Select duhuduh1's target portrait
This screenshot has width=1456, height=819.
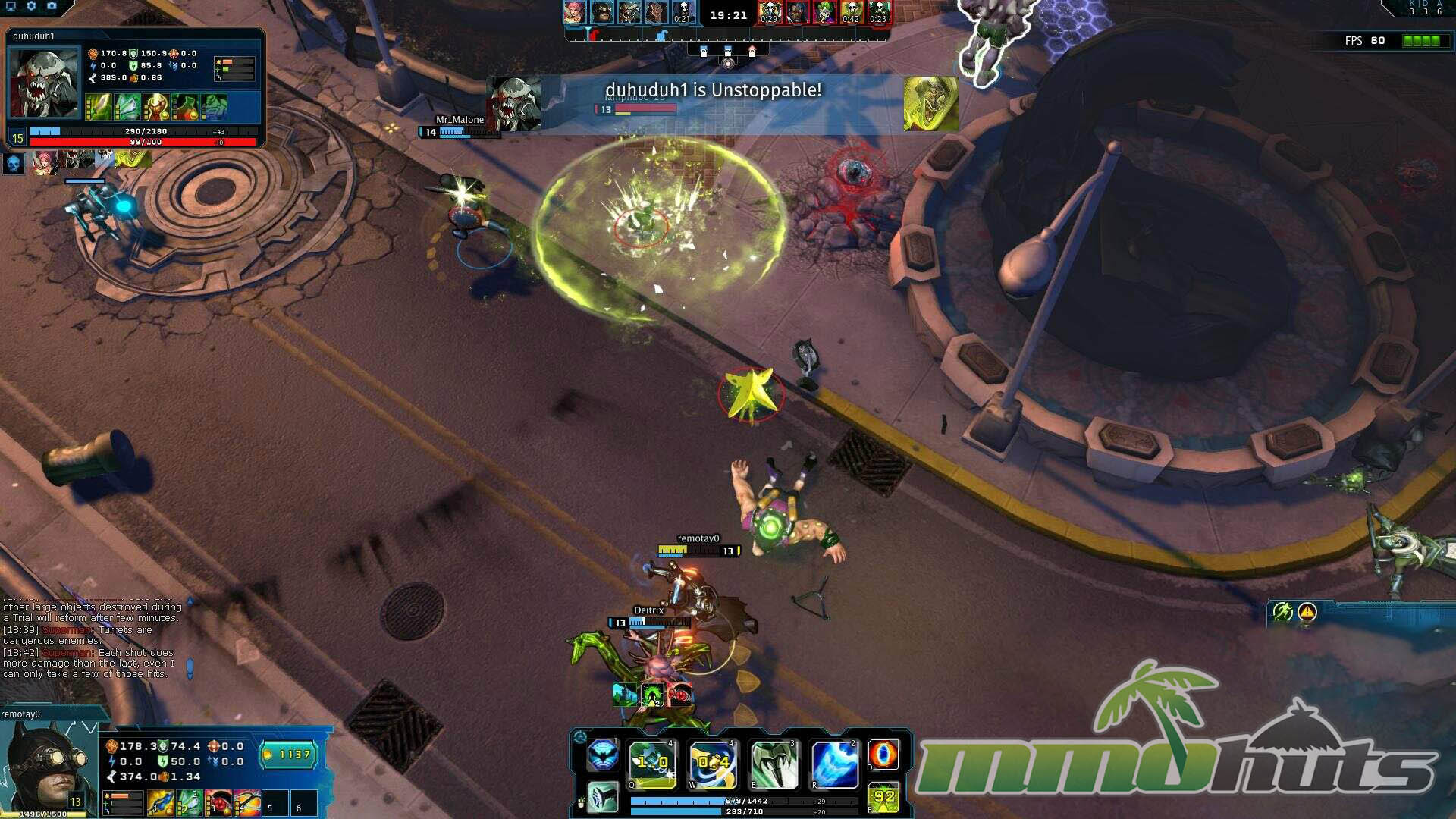click(44, 83)
